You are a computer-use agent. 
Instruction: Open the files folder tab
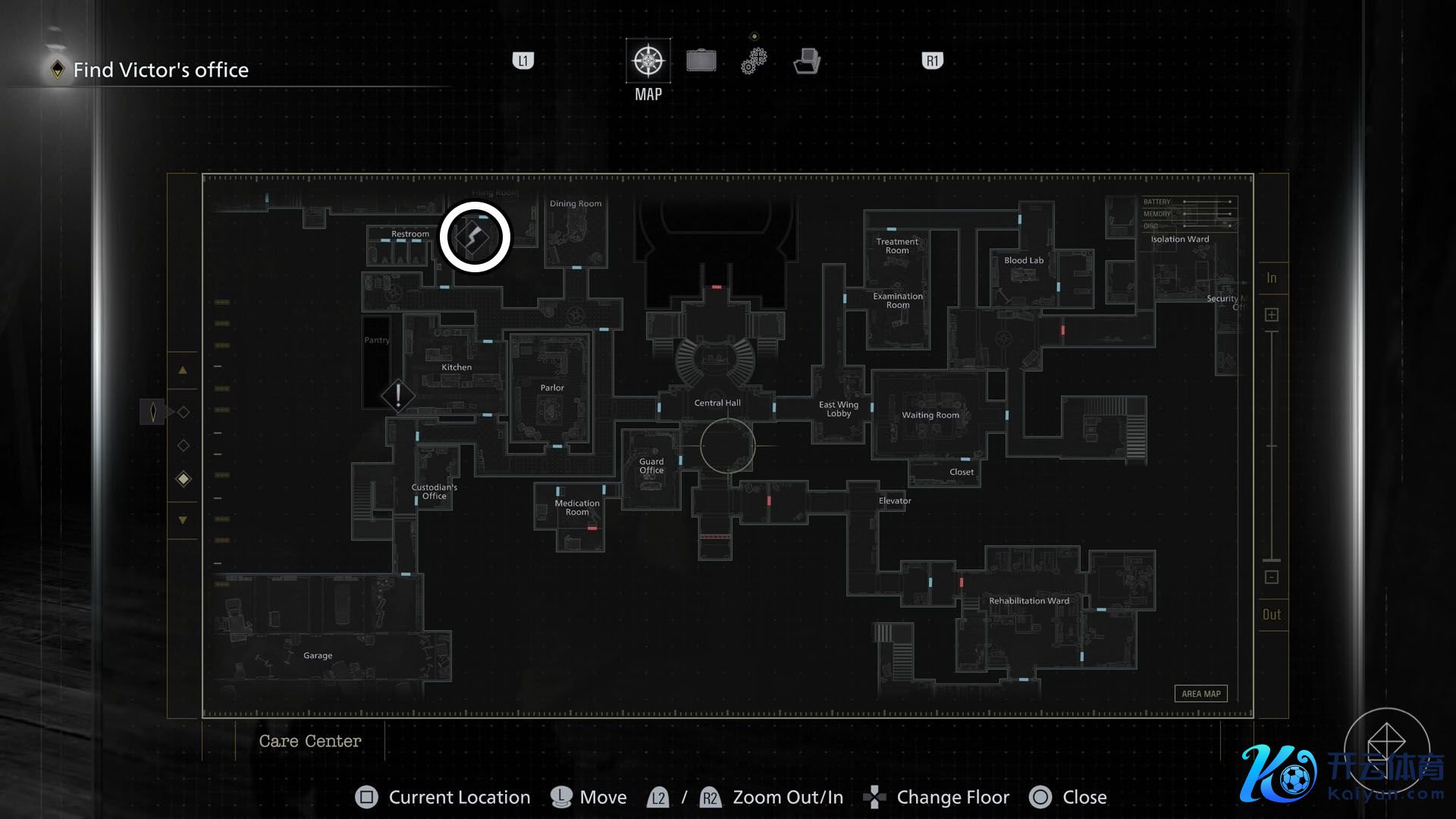(x=806, y=61)
